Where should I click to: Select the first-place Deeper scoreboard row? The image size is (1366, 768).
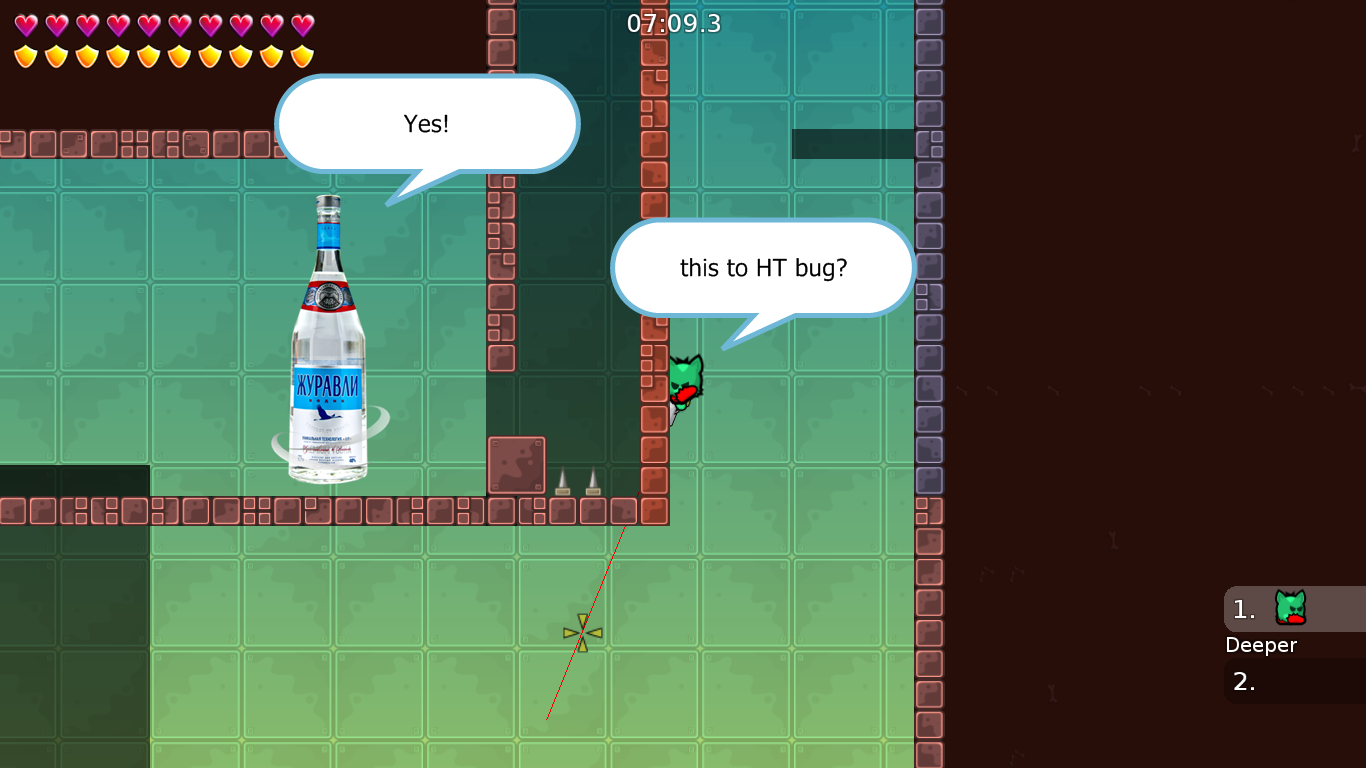1294,609
